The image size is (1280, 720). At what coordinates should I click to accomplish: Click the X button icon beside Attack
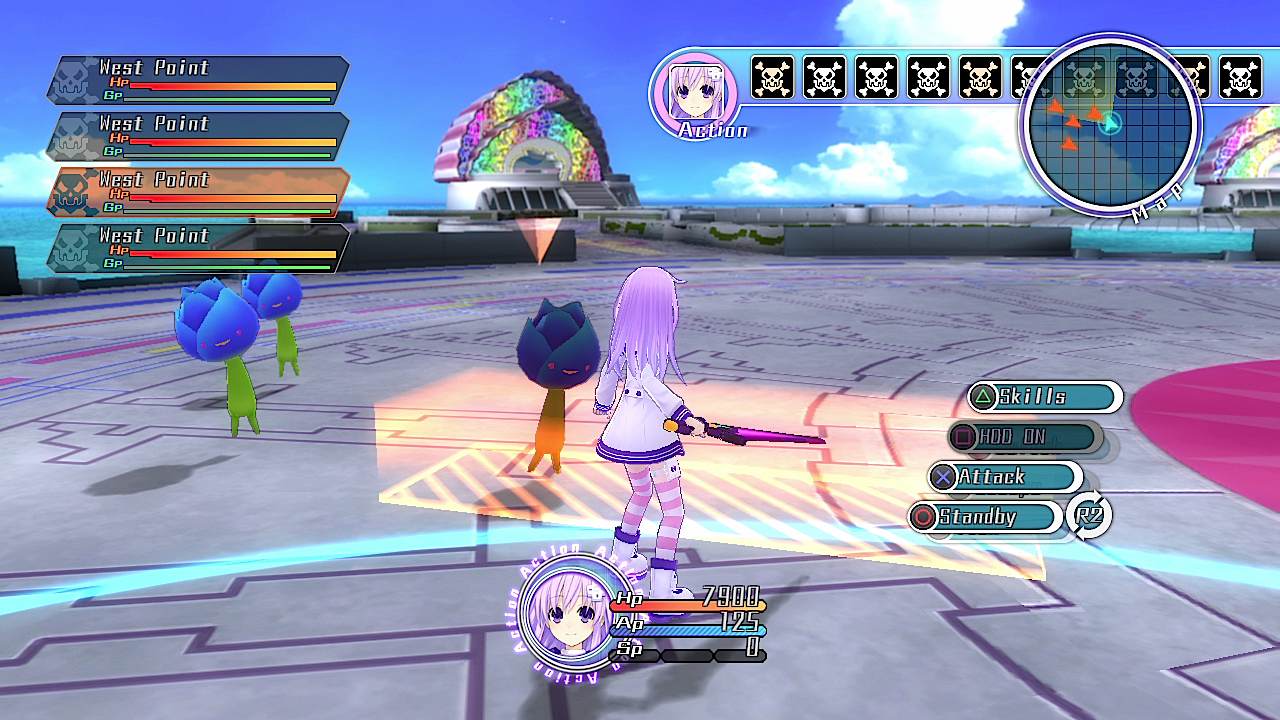point(944,477)
